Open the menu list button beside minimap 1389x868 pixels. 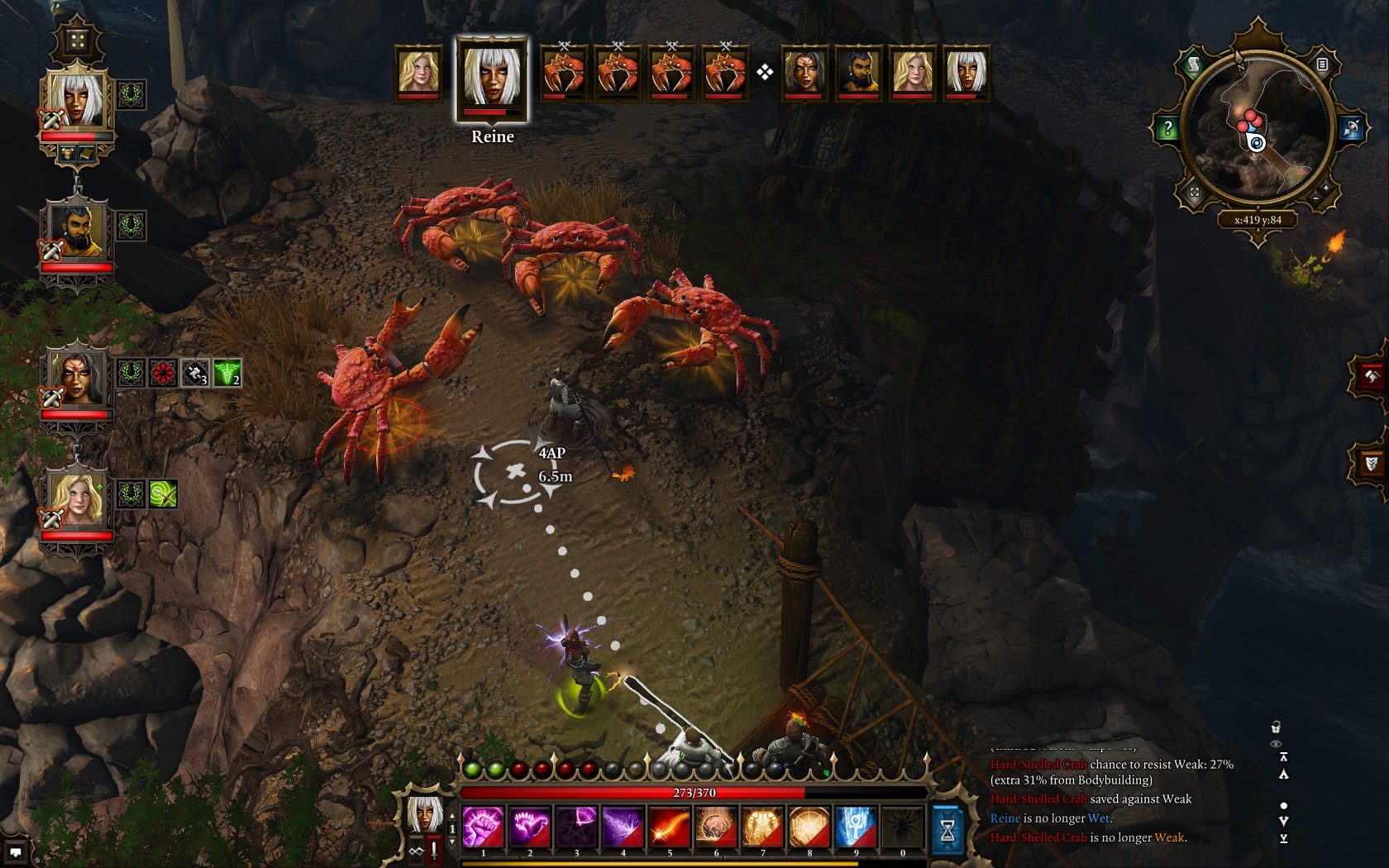click(1322, 64)
